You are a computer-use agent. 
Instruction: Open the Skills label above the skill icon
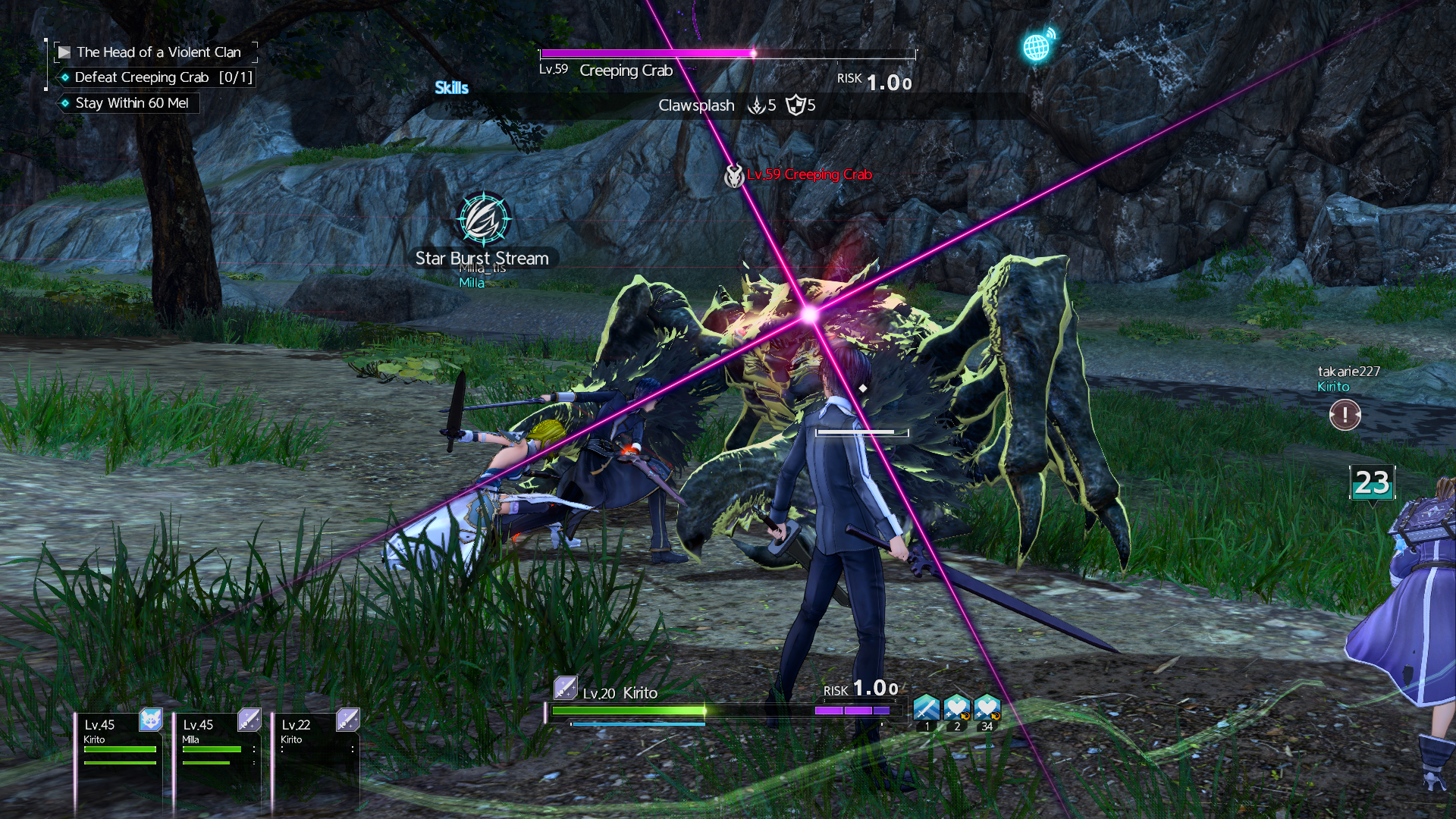[x=451, y=88]
